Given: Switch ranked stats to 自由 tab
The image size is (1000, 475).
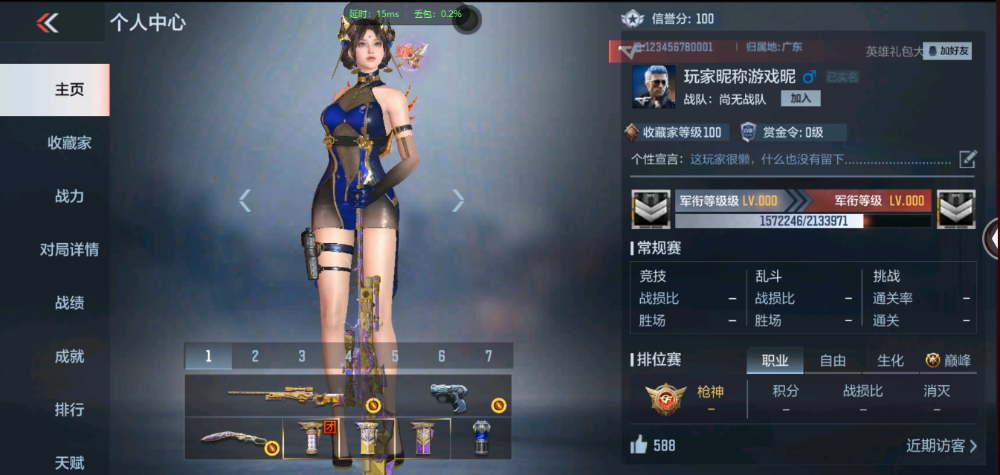Looking at the screenshot, I should (x=833, y=361).
